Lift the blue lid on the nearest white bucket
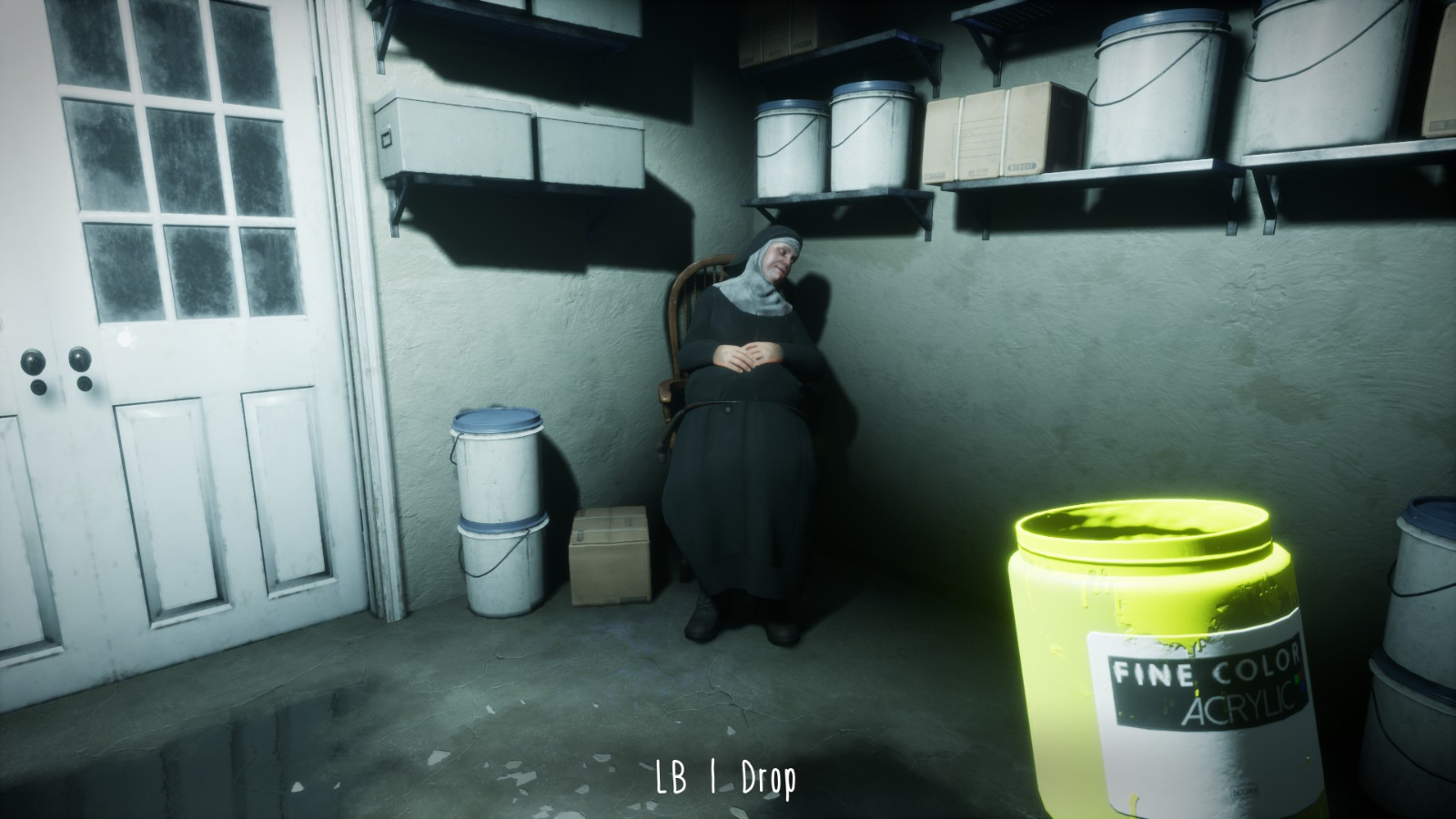The width and height of the screenshot is (1456, 819). [496, 420]
